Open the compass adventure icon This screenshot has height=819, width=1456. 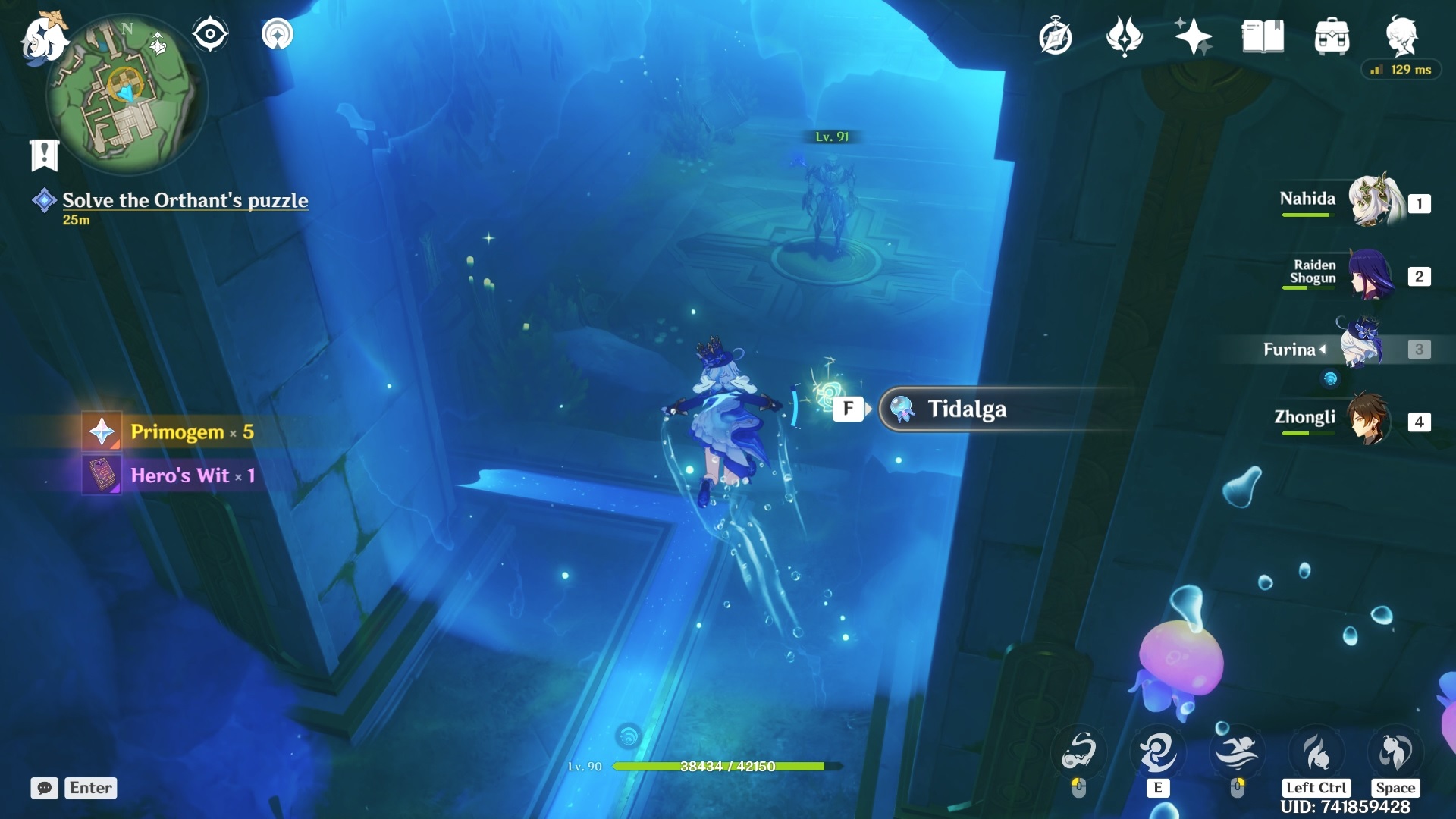click(x=1055, y=36)
